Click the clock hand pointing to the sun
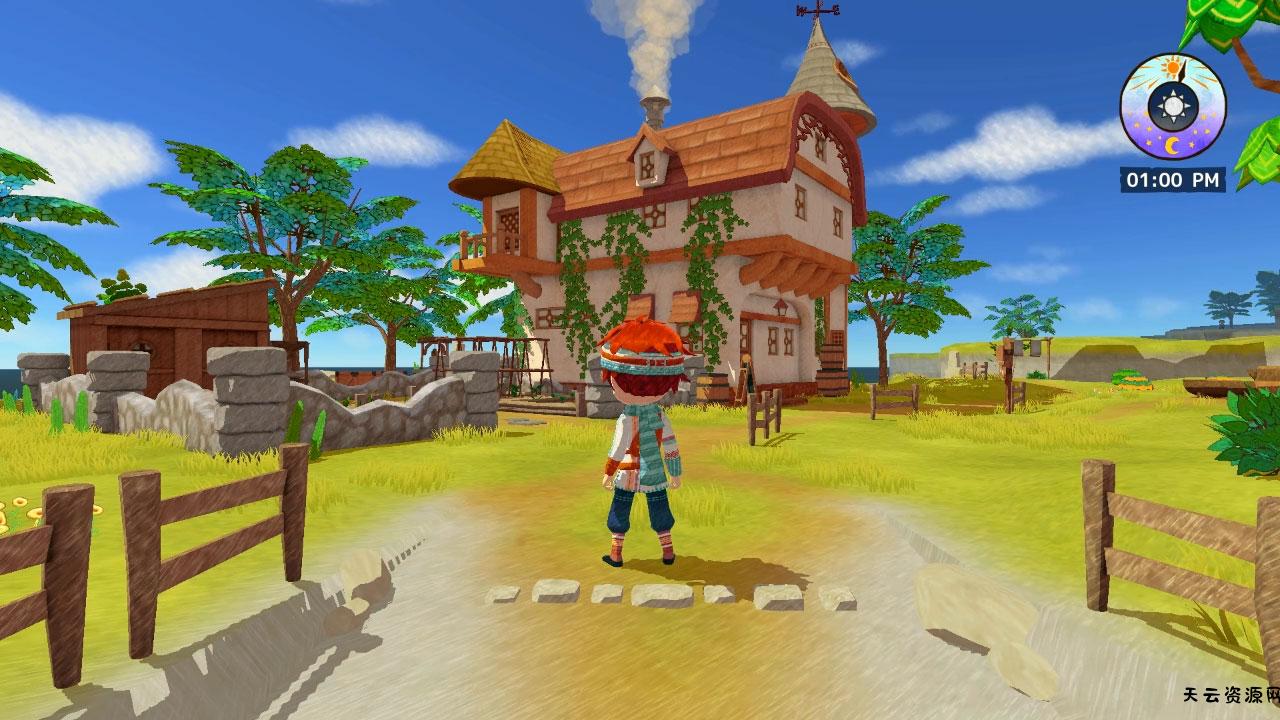This screenshot has width=1280, height=720. 1181,72
